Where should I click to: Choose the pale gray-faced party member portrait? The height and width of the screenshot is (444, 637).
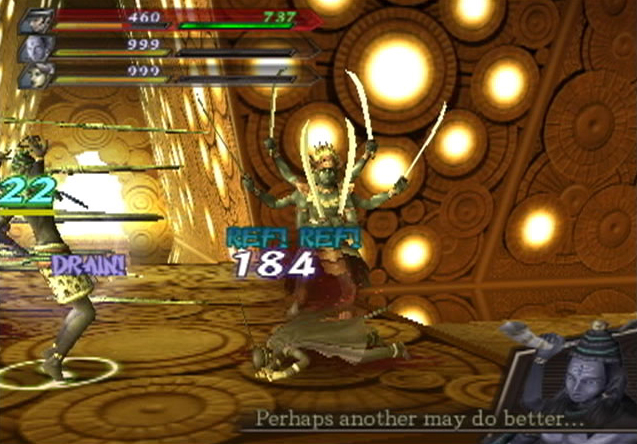(x=35, y=48)
